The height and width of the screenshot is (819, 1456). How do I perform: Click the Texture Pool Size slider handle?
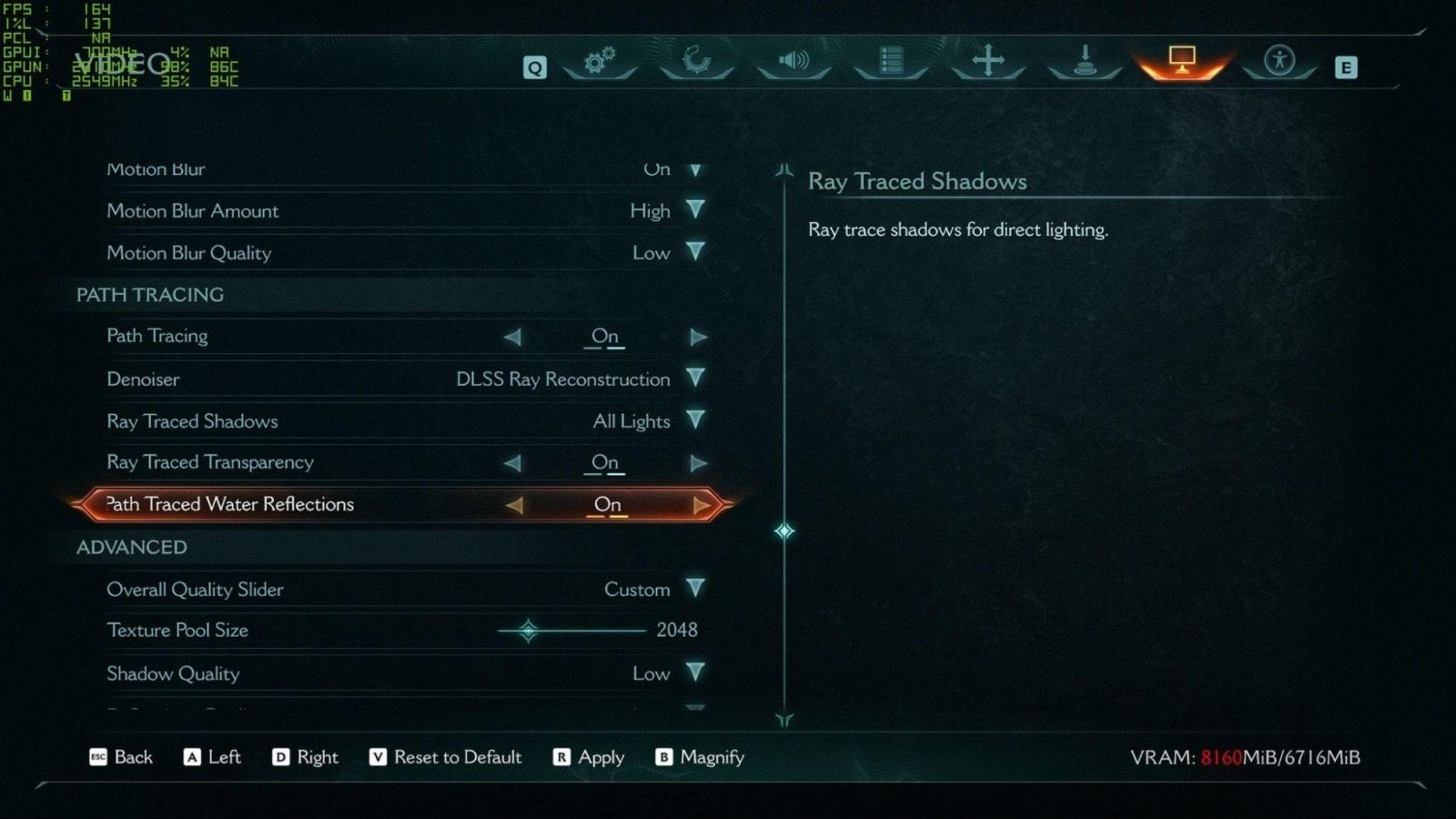pyautogui.click(x=528, y=630)
